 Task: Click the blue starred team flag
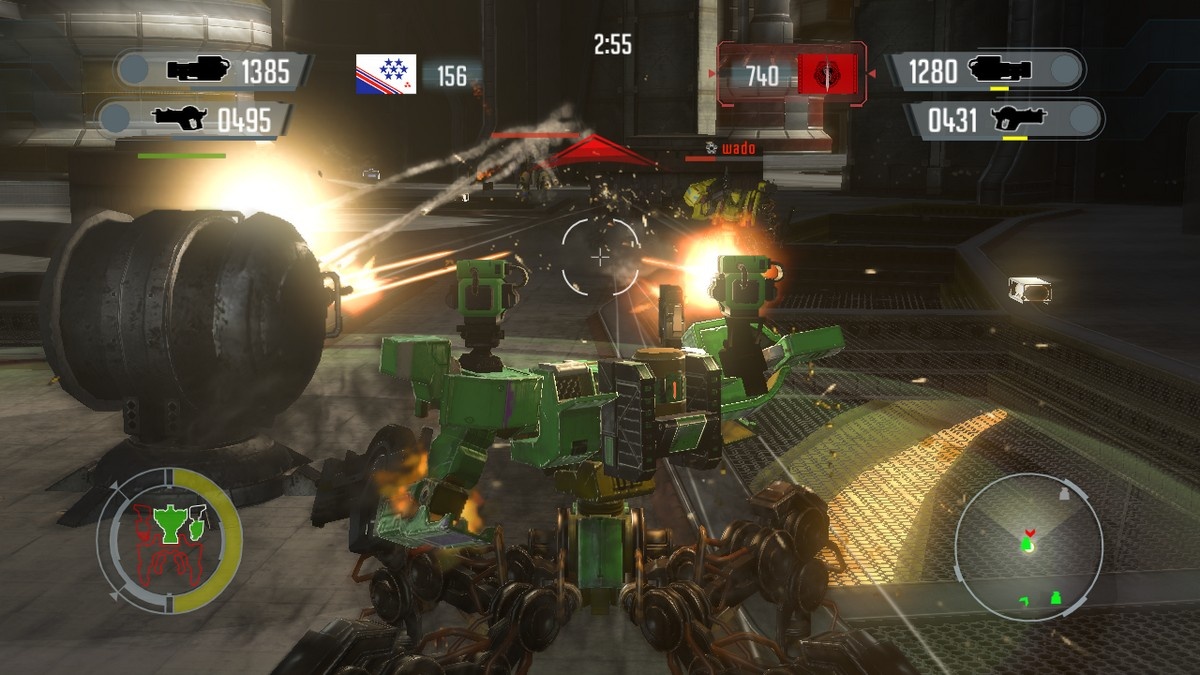(386, 75)
